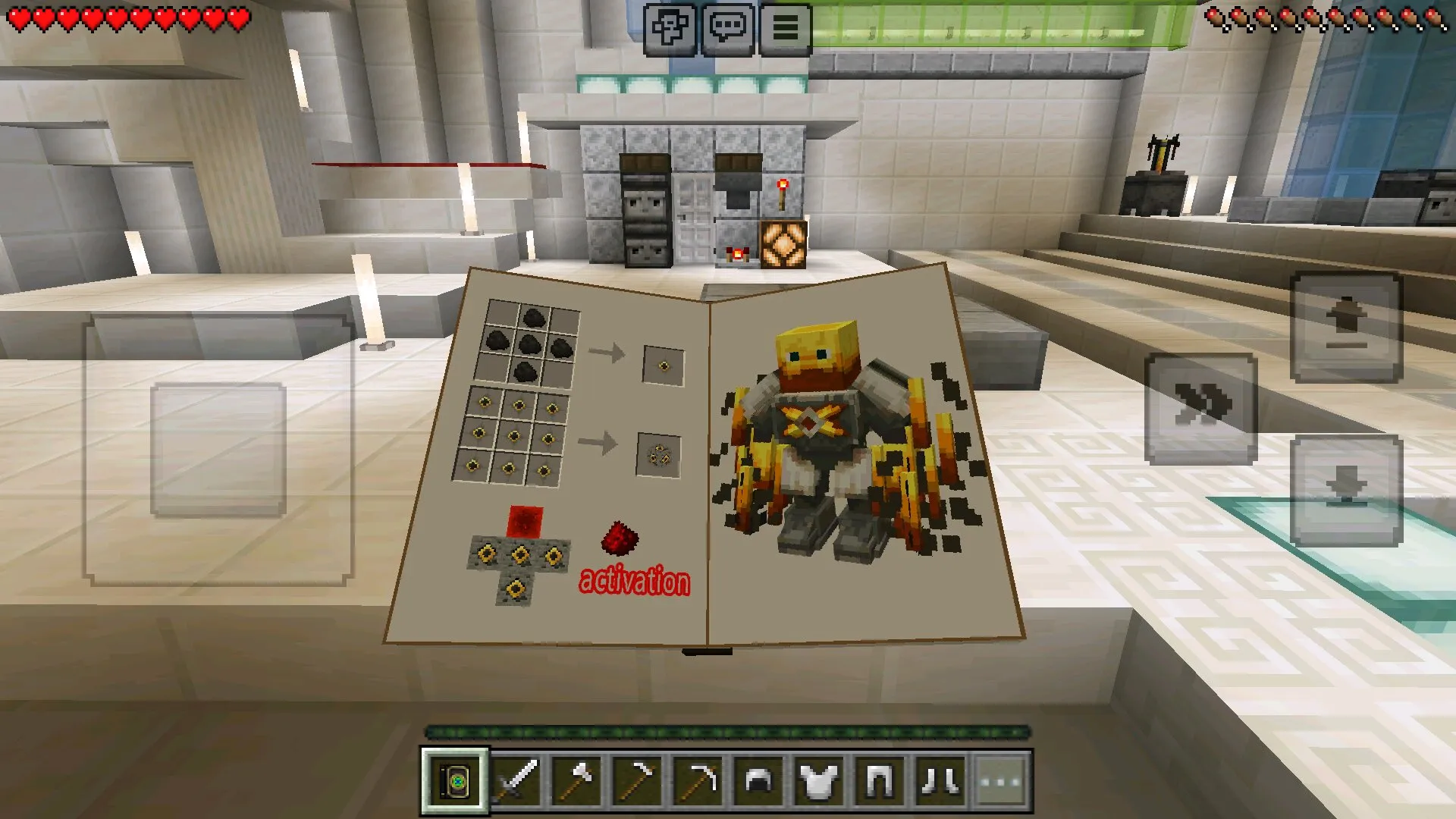Equip the iron pickaxe from the hotbar
This screenshot has height=819, width=1456.
click(x=699, y=780)
